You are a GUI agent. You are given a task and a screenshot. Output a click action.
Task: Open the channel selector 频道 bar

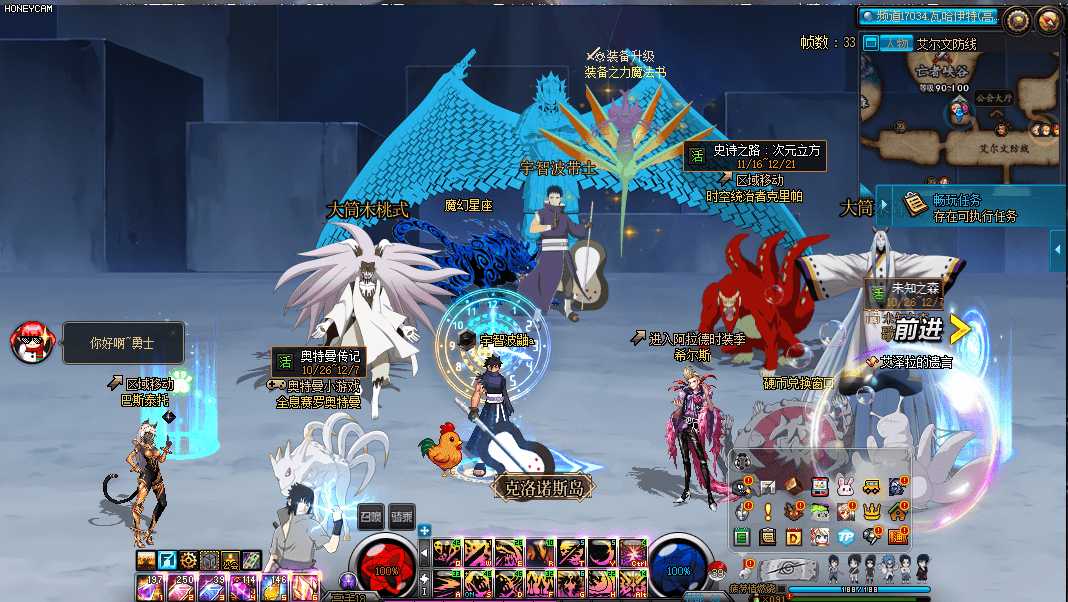pyautogui.click(x=930, y=16)
